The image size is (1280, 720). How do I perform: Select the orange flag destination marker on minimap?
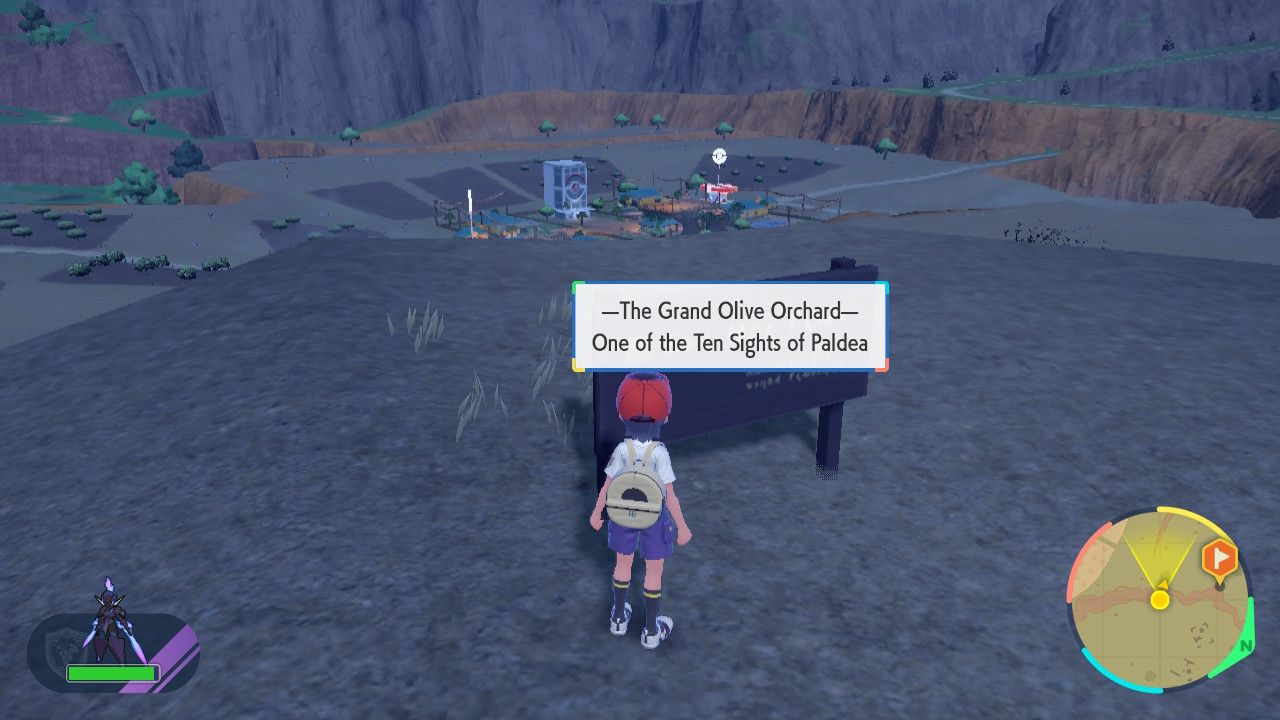[x=1222, y=556]
